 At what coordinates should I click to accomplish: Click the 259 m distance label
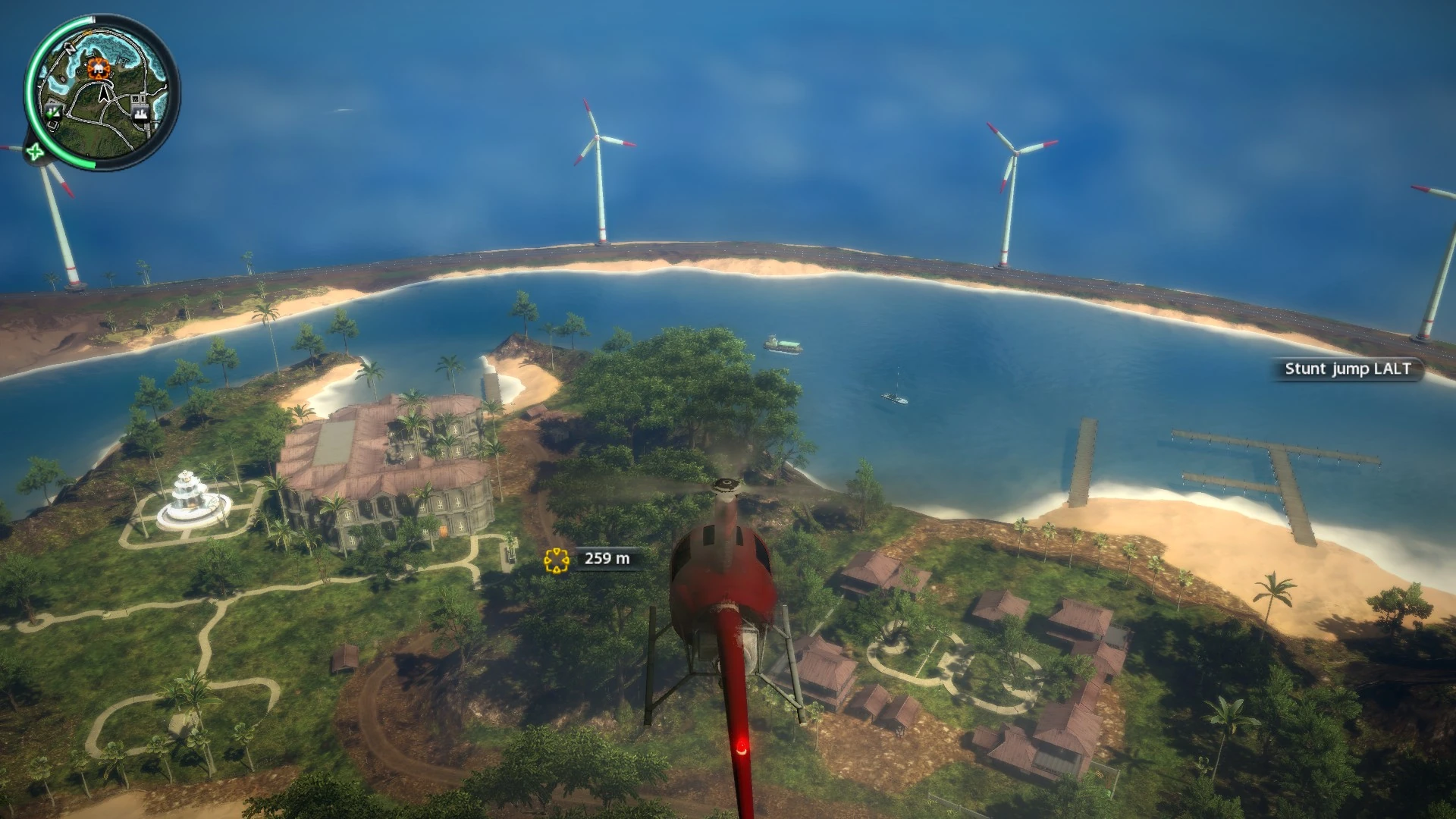(608, 560)
